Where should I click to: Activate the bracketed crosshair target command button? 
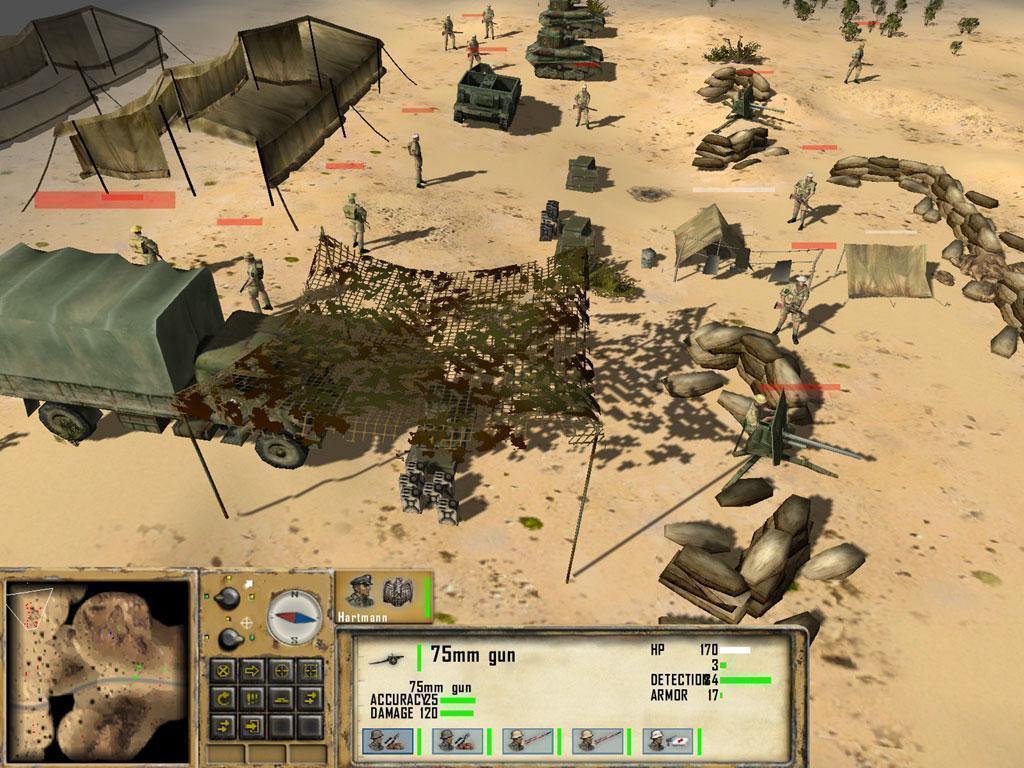pos(311,670)
